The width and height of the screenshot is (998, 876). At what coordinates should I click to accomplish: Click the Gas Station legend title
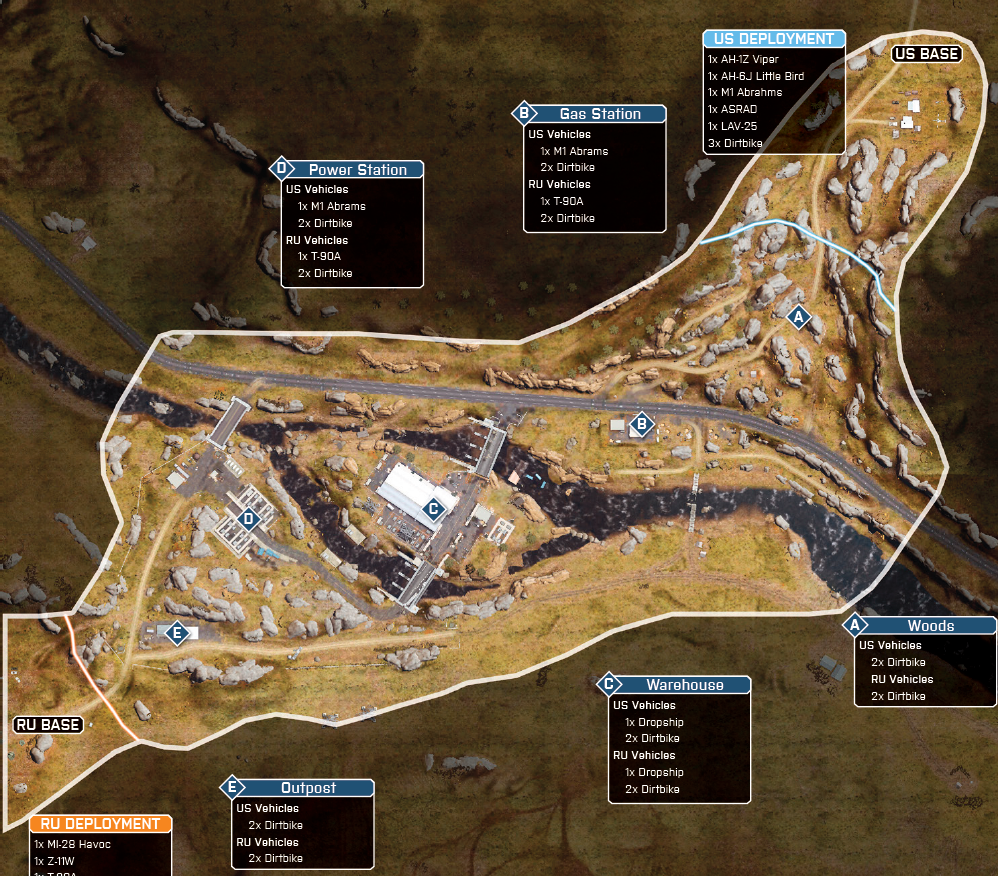point(600,114)
